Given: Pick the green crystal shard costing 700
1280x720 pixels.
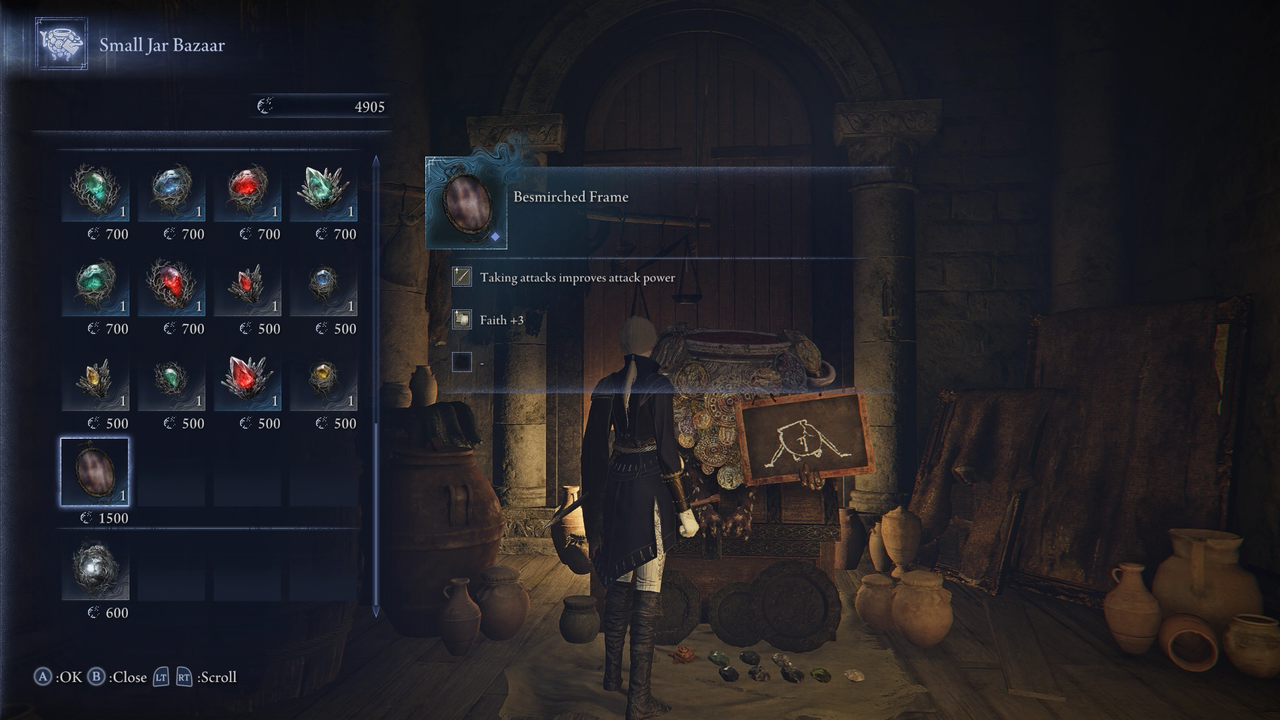Looking at the screenshot, I should [323, 188].
